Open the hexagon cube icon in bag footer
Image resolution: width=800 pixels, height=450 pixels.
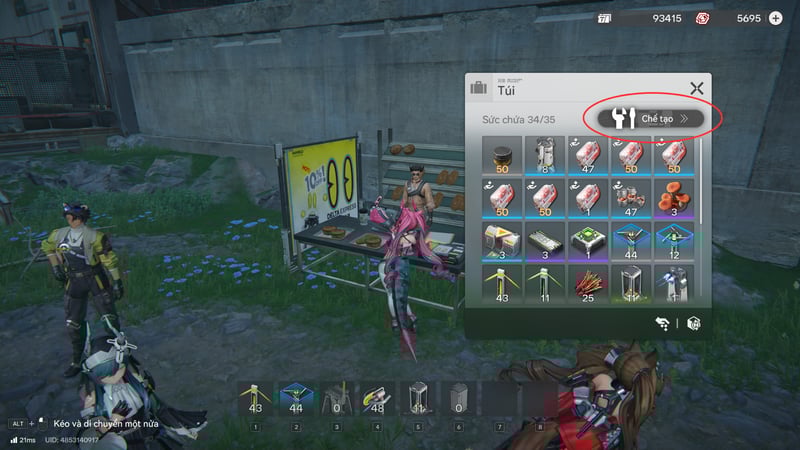coord(693,323)
